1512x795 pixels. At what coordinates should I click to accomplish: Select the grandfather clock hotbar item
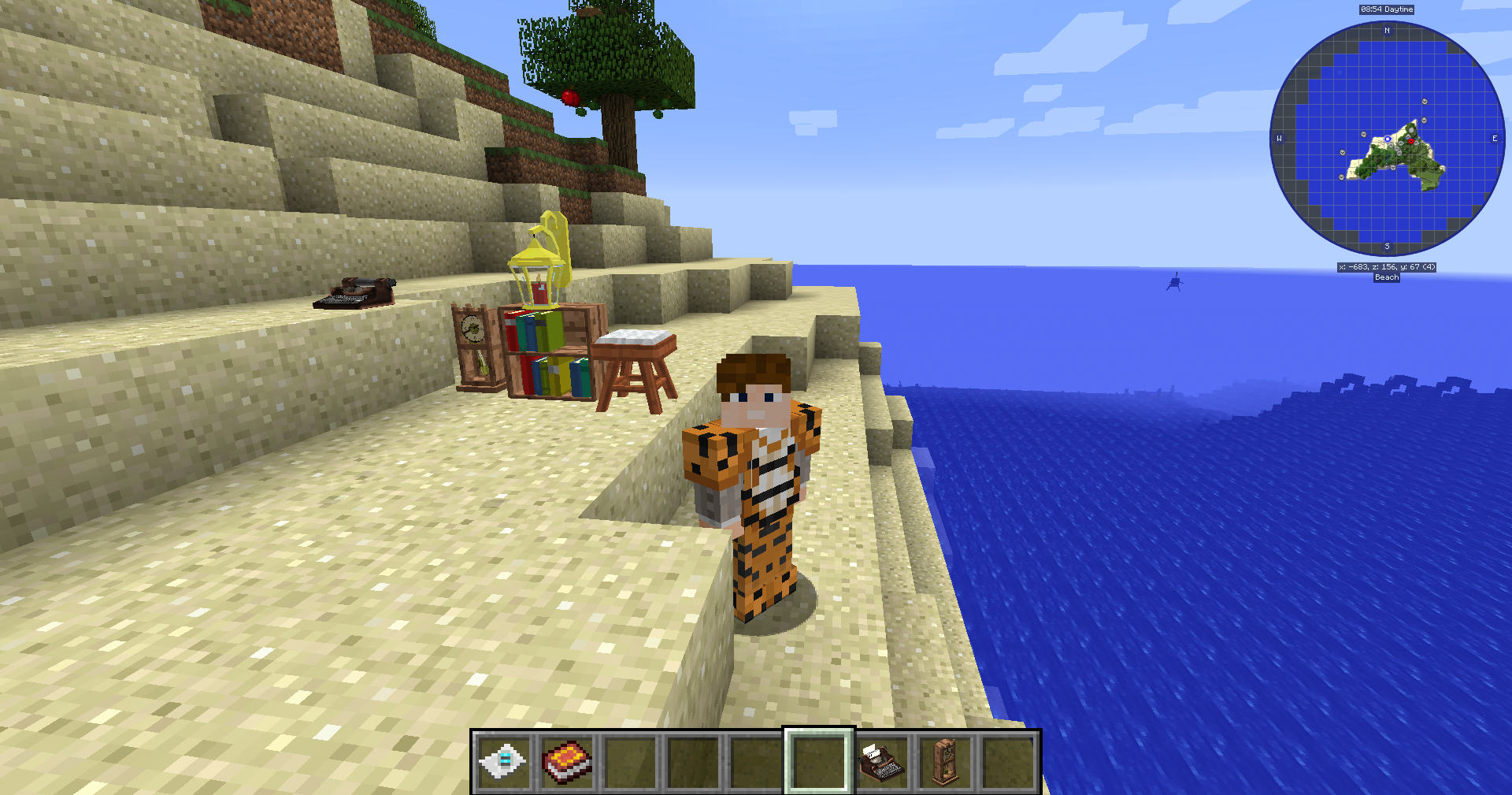945,761
